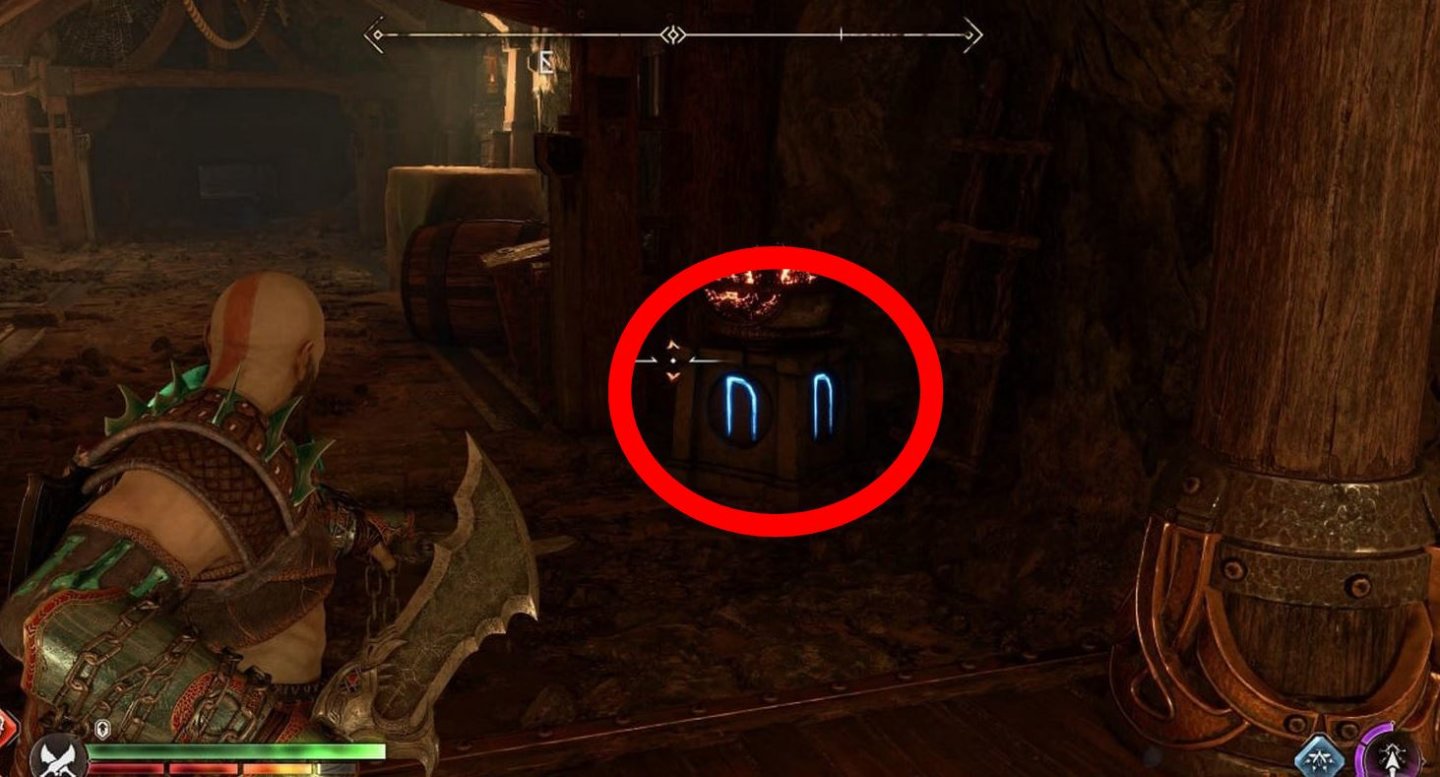
Task: Select the center diamond marker on the compass
Action: pyautogui.click(x=673, y=37)
